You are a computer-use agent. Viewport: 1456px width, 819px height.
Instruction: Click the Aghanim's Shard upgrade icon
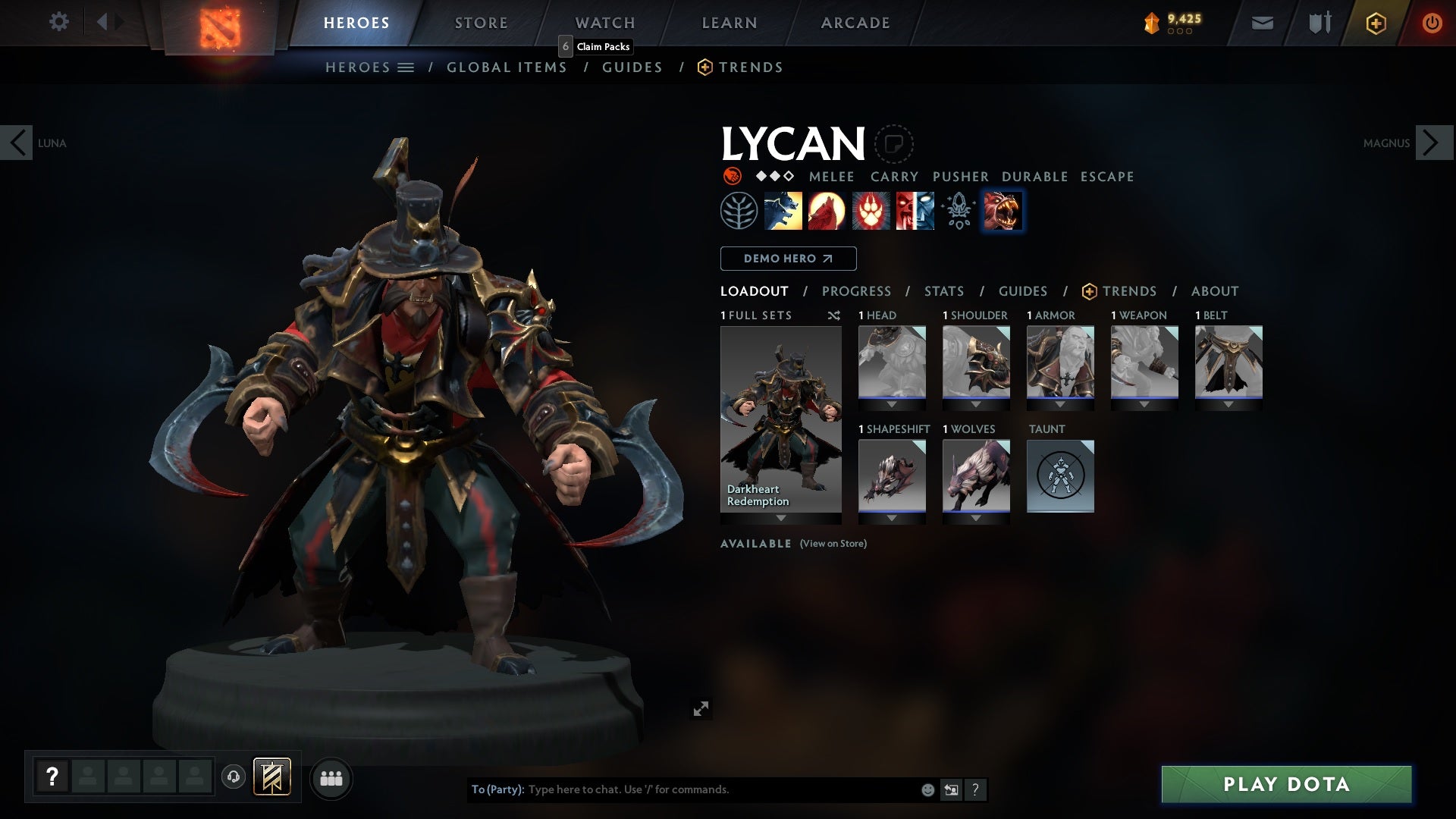(958, 210)
